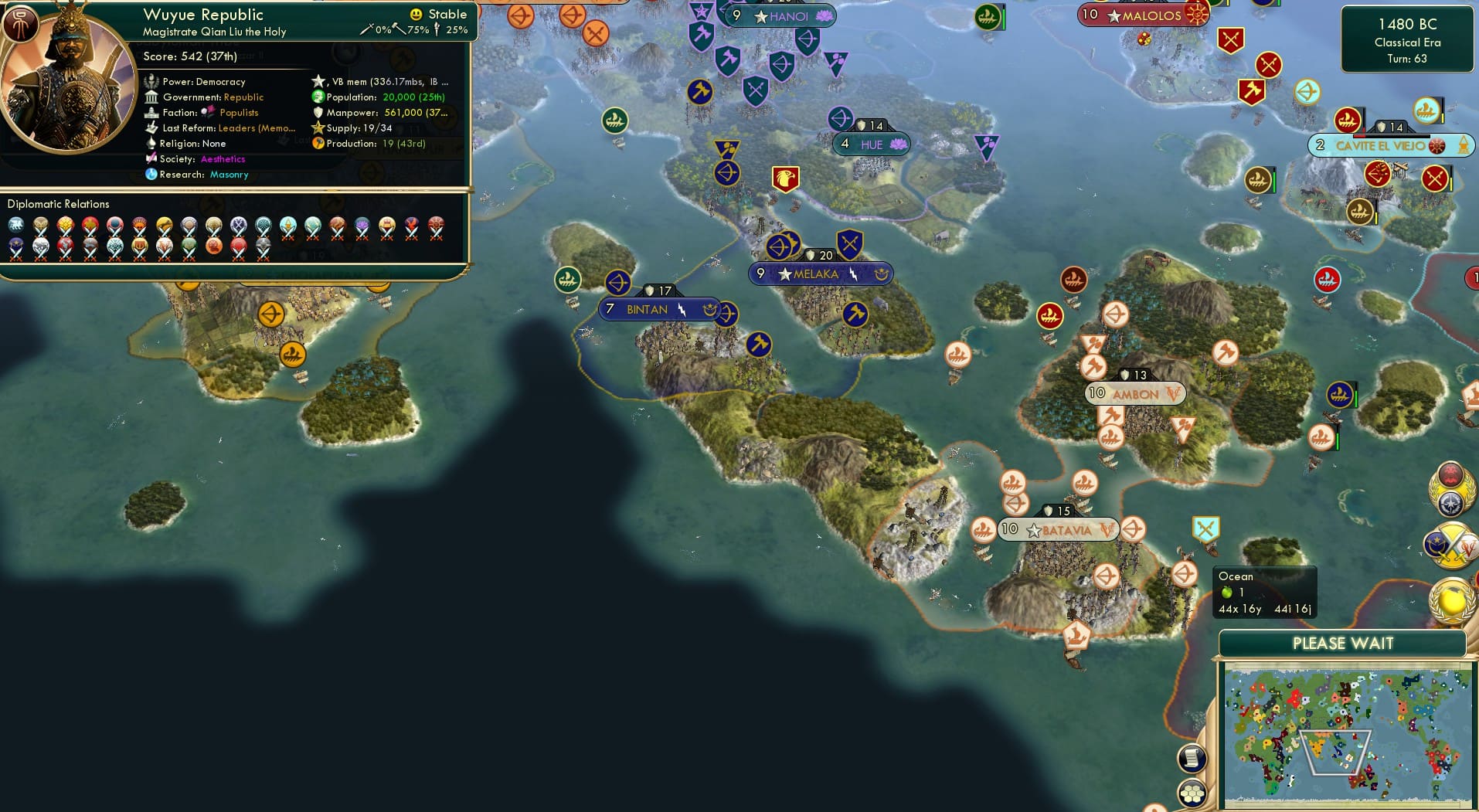Click the Stable happiness smiley icon
This screenshot has width=1479, height=812.
(x=416, y=14)
